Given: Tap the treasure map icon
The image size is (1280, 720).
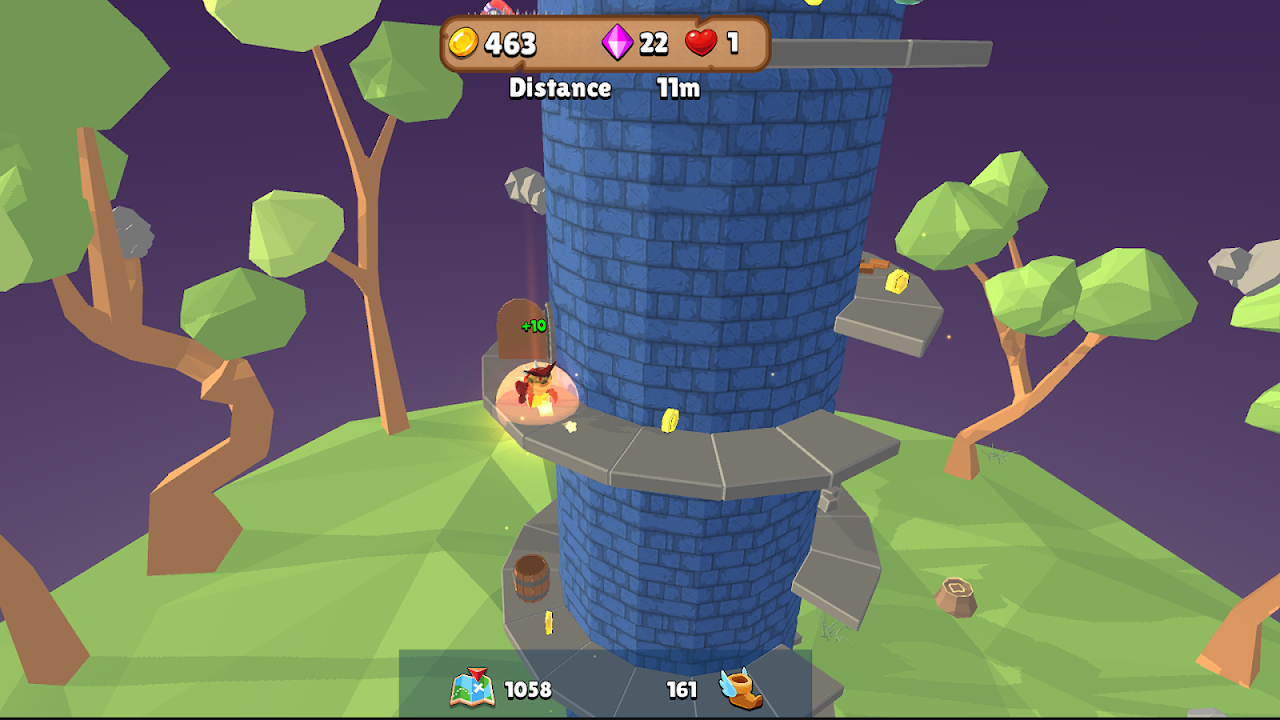Looking at the screenshot, I should [473, 688].
